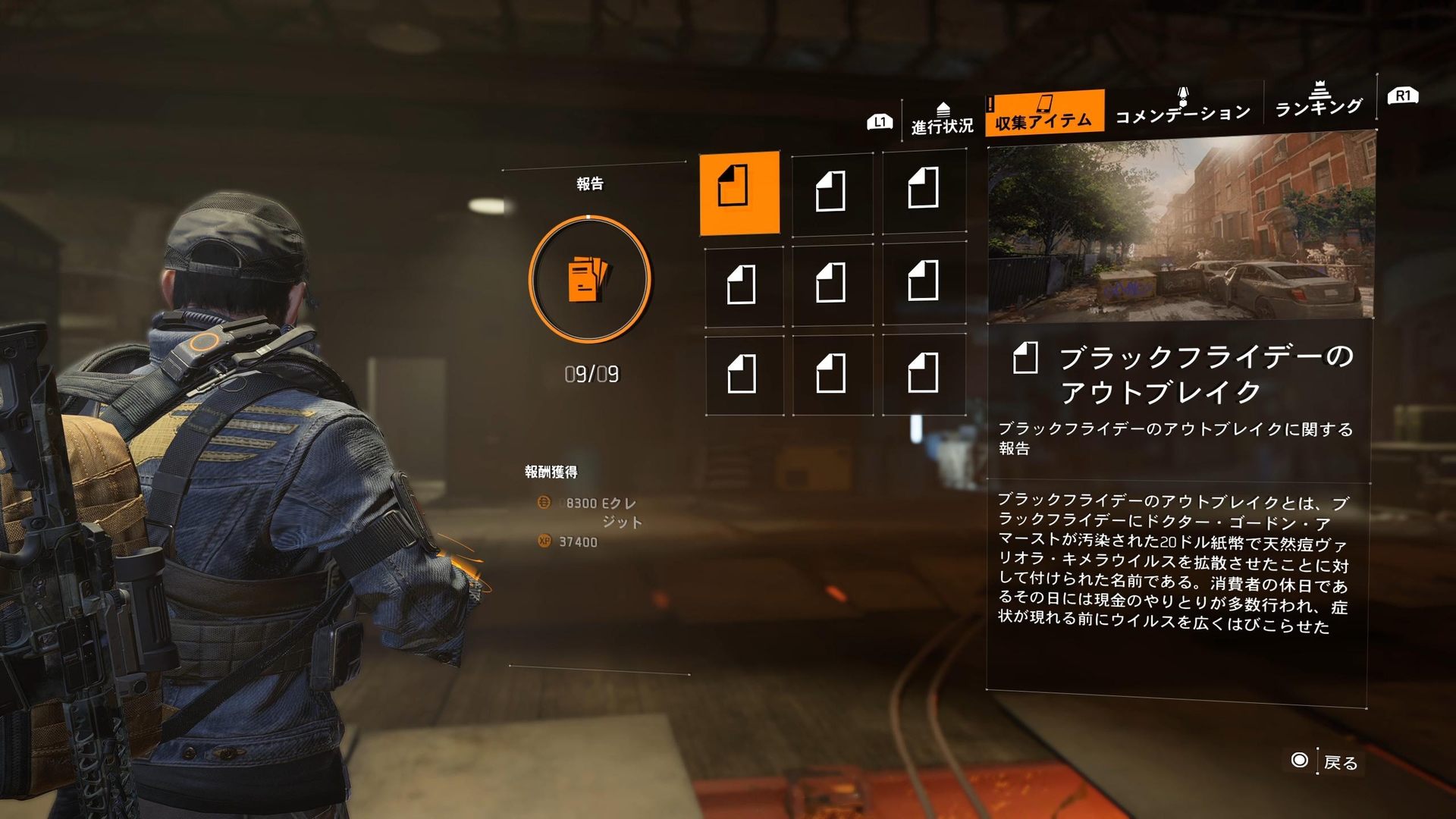Open the コメンデーション tab

click(x=1180, y=114)
